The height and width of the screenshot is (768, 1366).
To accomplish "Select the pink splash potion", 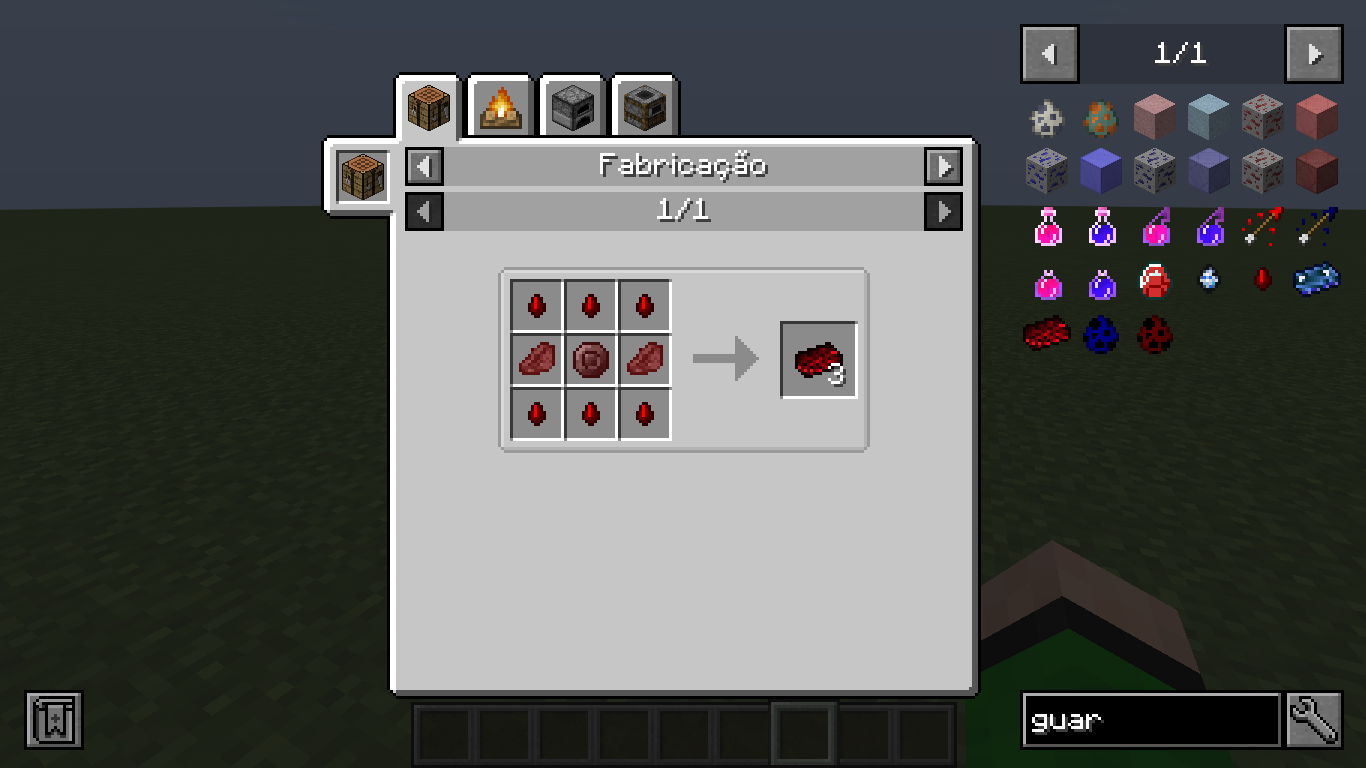I will click(1155, 228).
